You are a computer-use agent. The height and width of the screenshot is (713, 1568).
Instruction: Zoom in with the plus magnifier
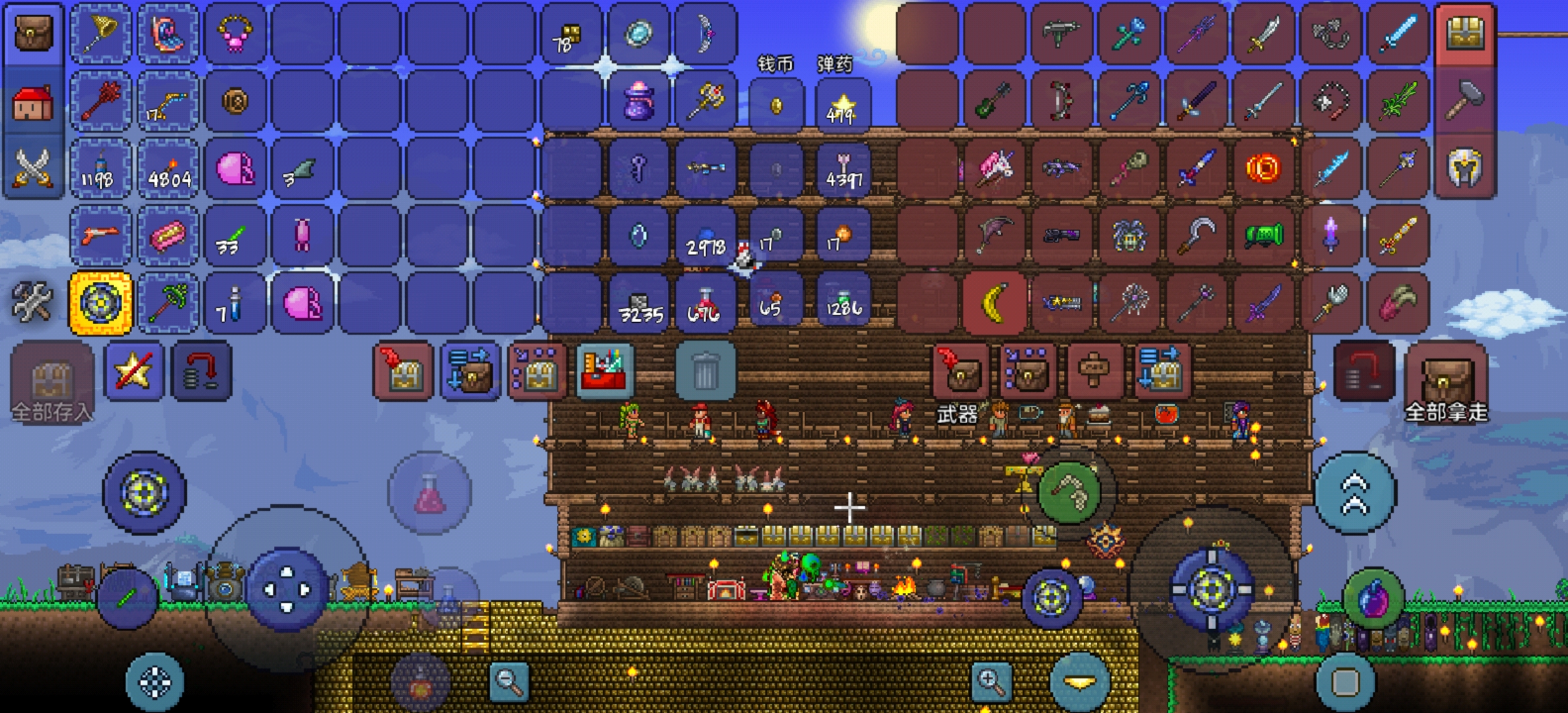coord(991,680)
